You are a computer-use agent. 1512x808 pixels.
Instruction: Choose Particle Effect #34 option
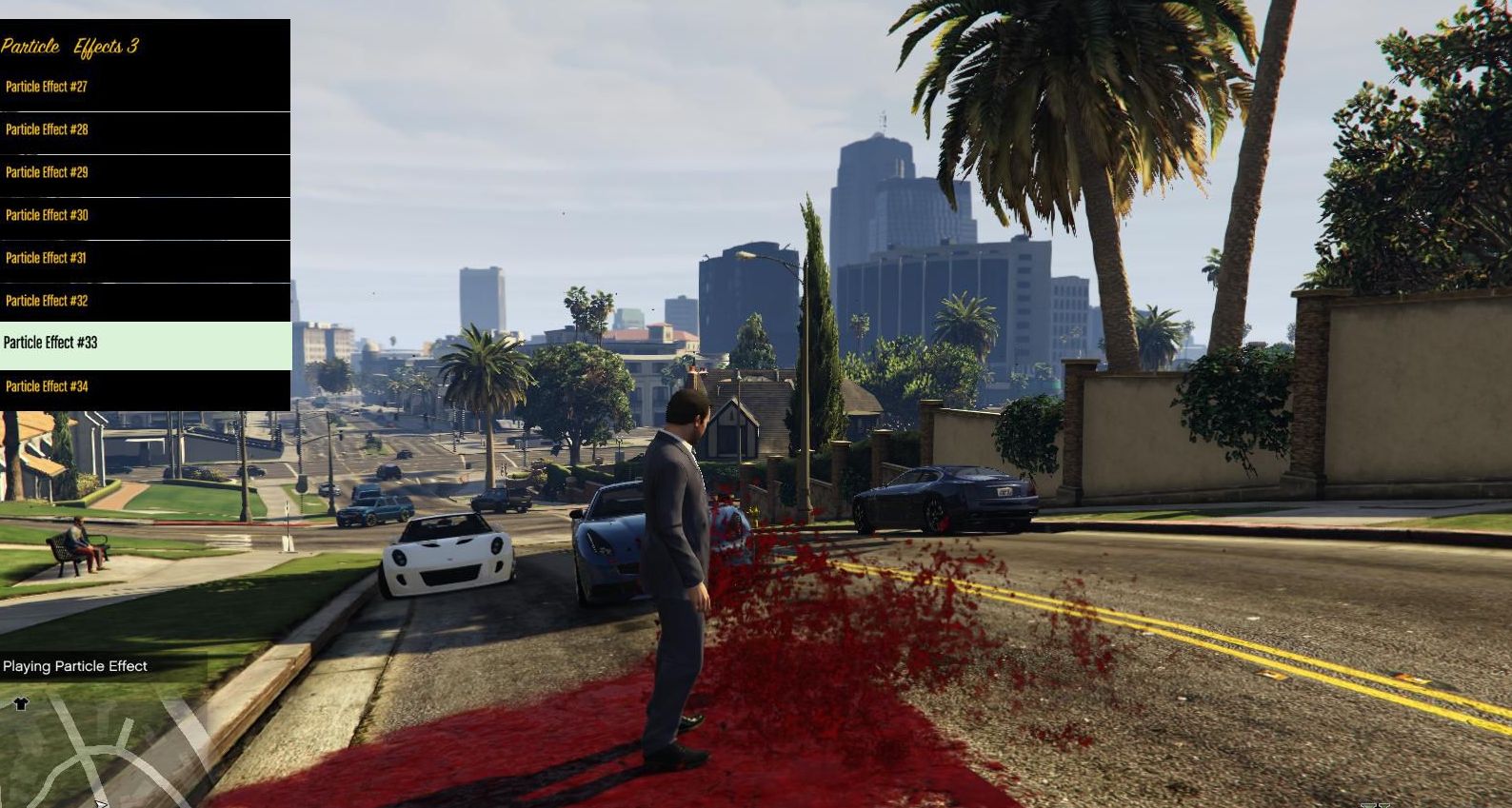click(143, 387)
